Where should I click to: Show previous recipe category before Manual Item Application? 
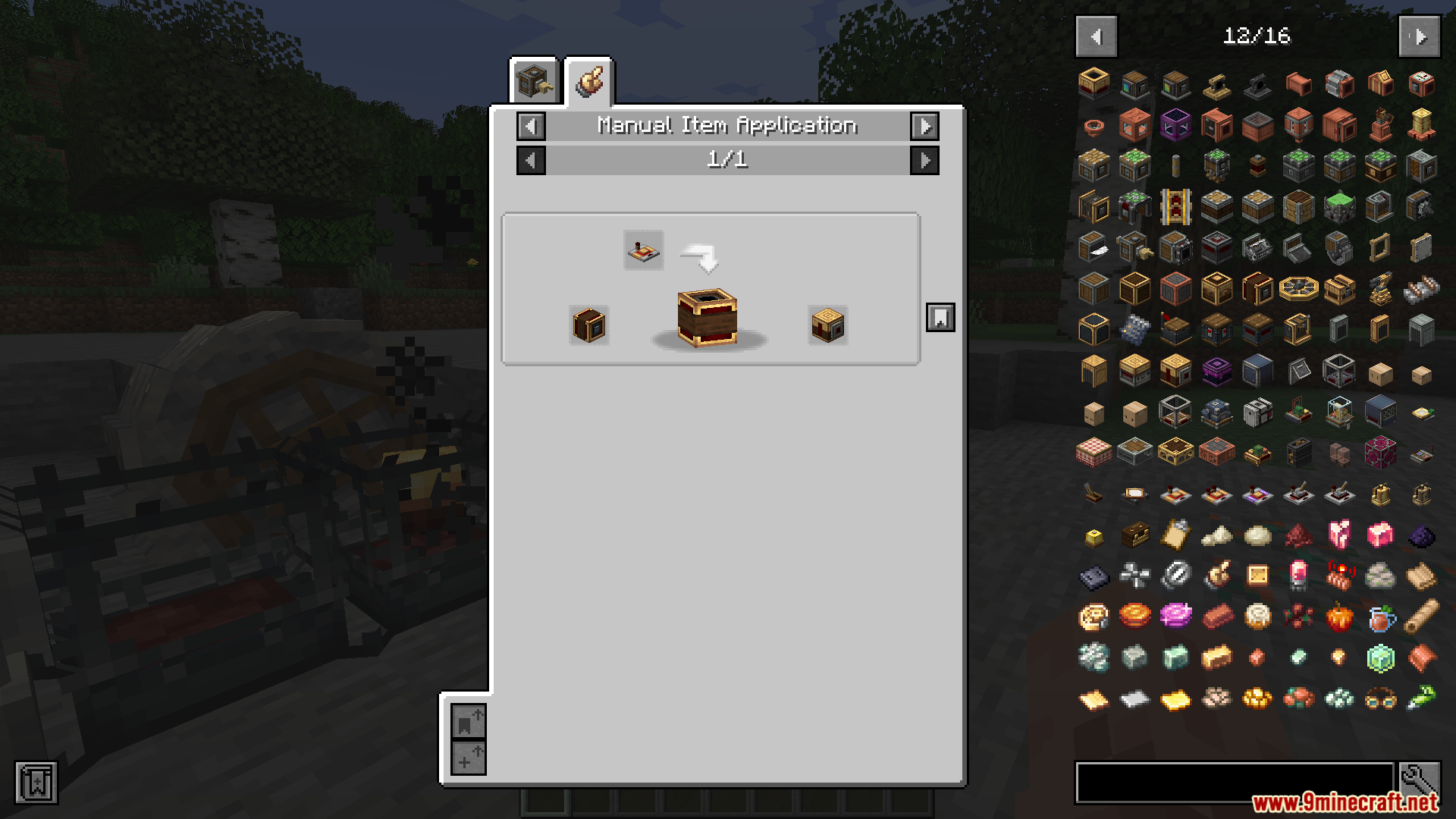click(531, 126)
